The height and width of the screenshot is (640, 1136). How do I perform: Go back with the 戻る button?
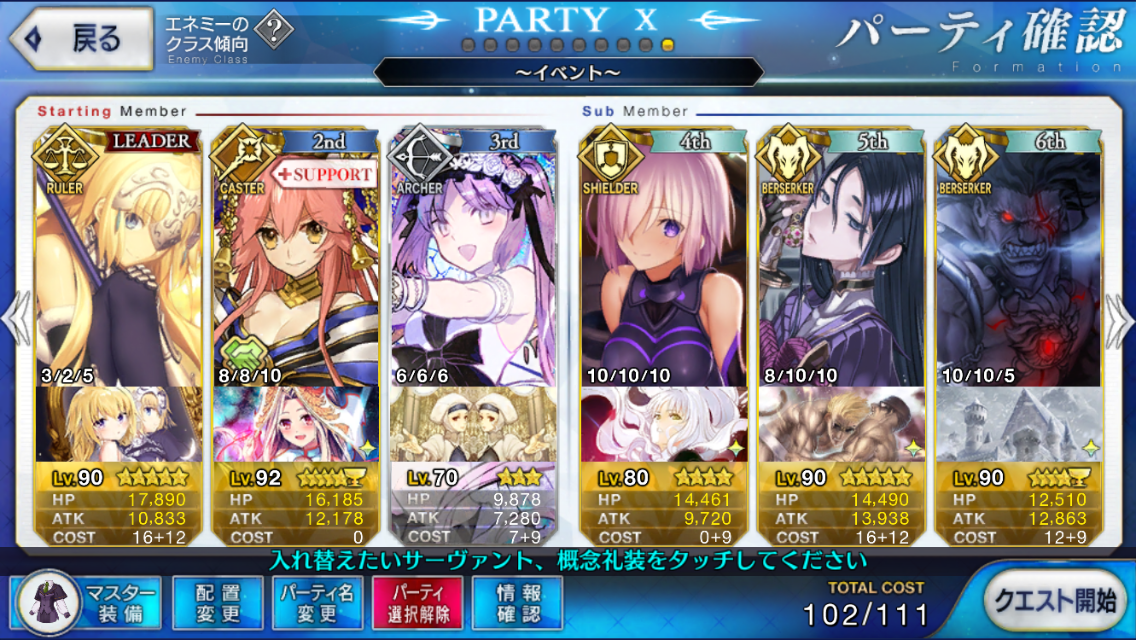(x=82, y=39)
